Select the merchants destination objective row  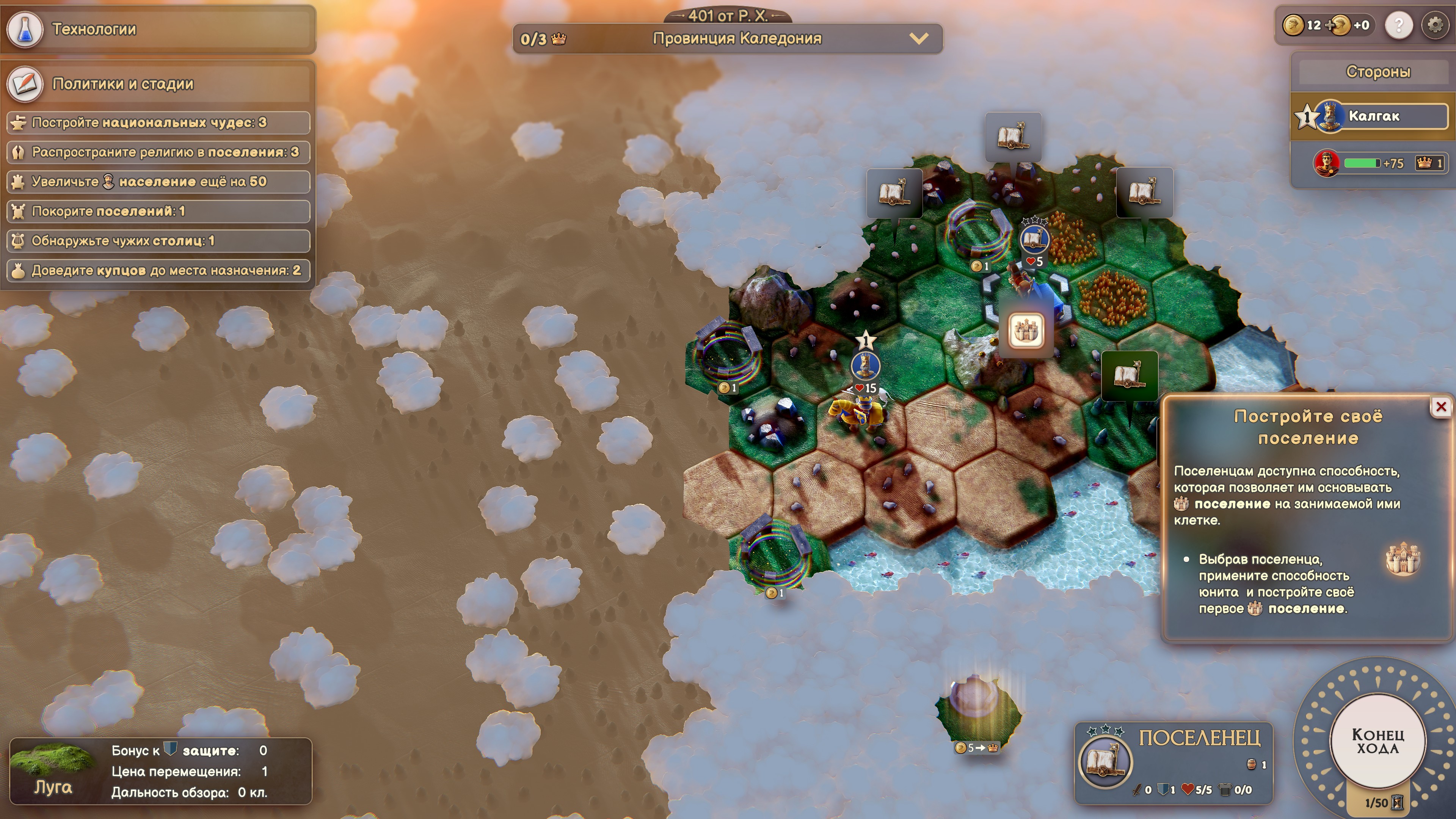(158, 270)
